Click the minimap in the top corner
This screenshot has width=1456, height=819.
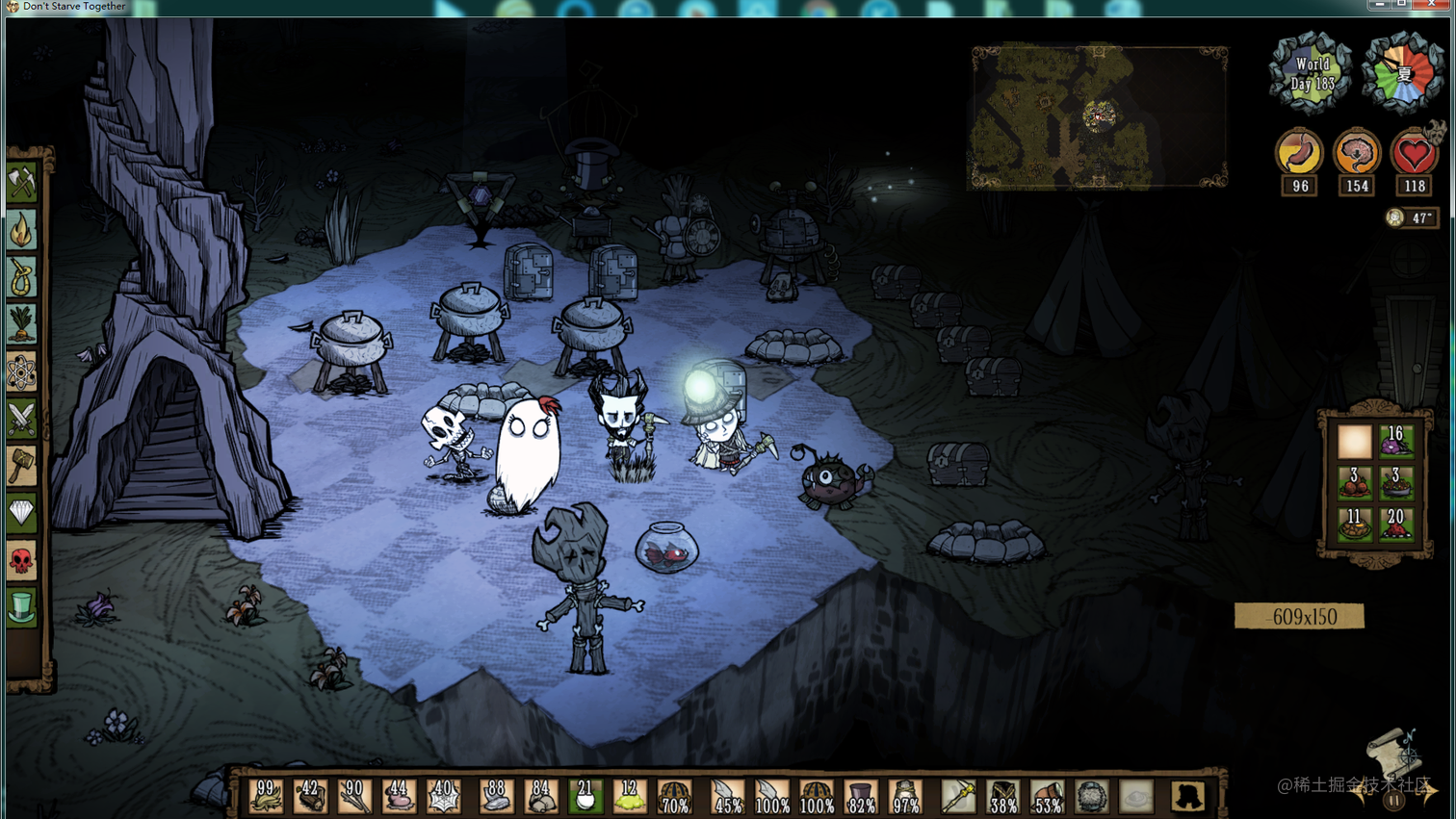pyautogui.click(x=1098, y=117)
